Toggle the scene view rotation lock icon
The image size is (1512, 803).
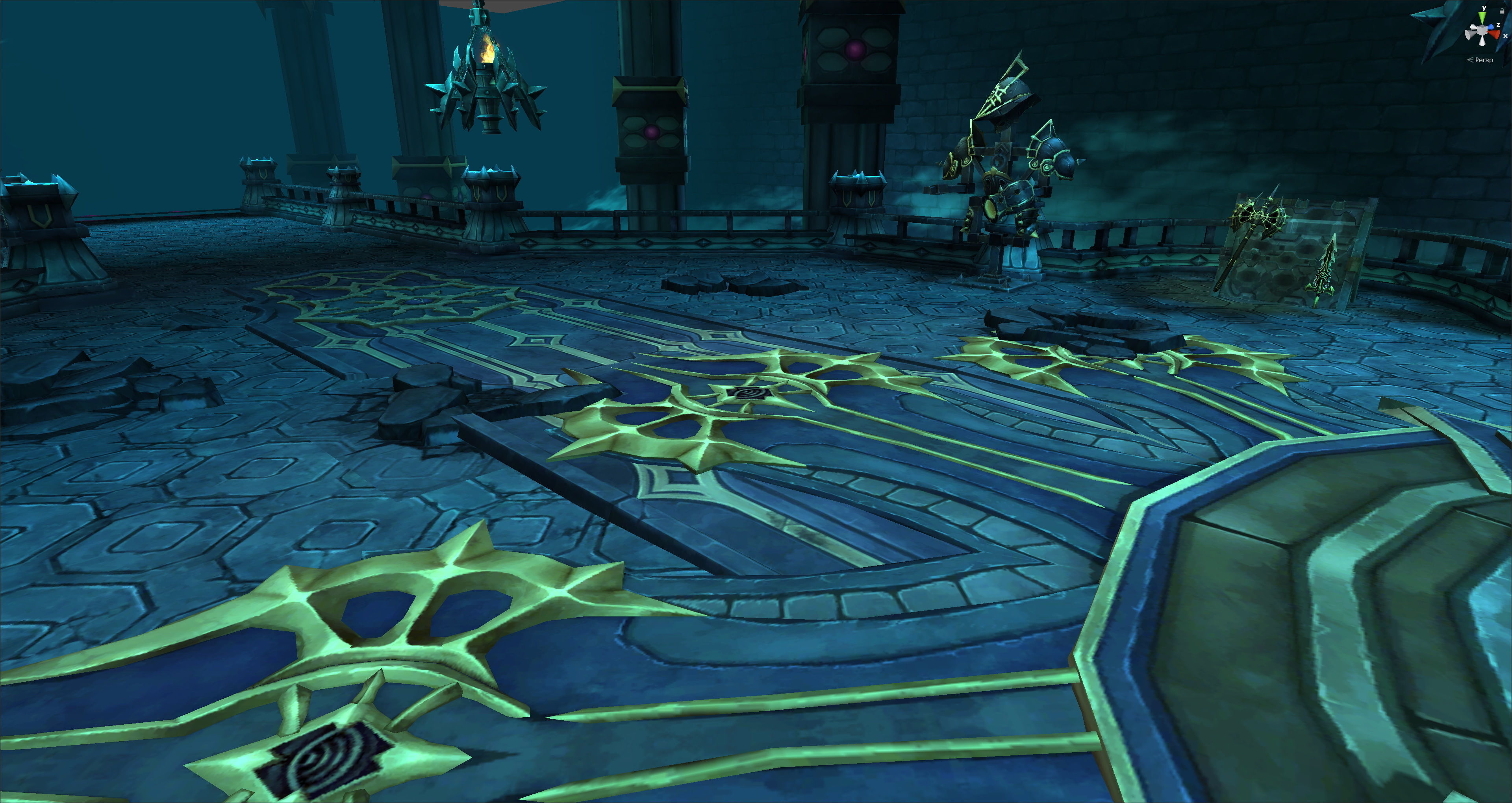pyautogui.click(x=1502, y=11)
